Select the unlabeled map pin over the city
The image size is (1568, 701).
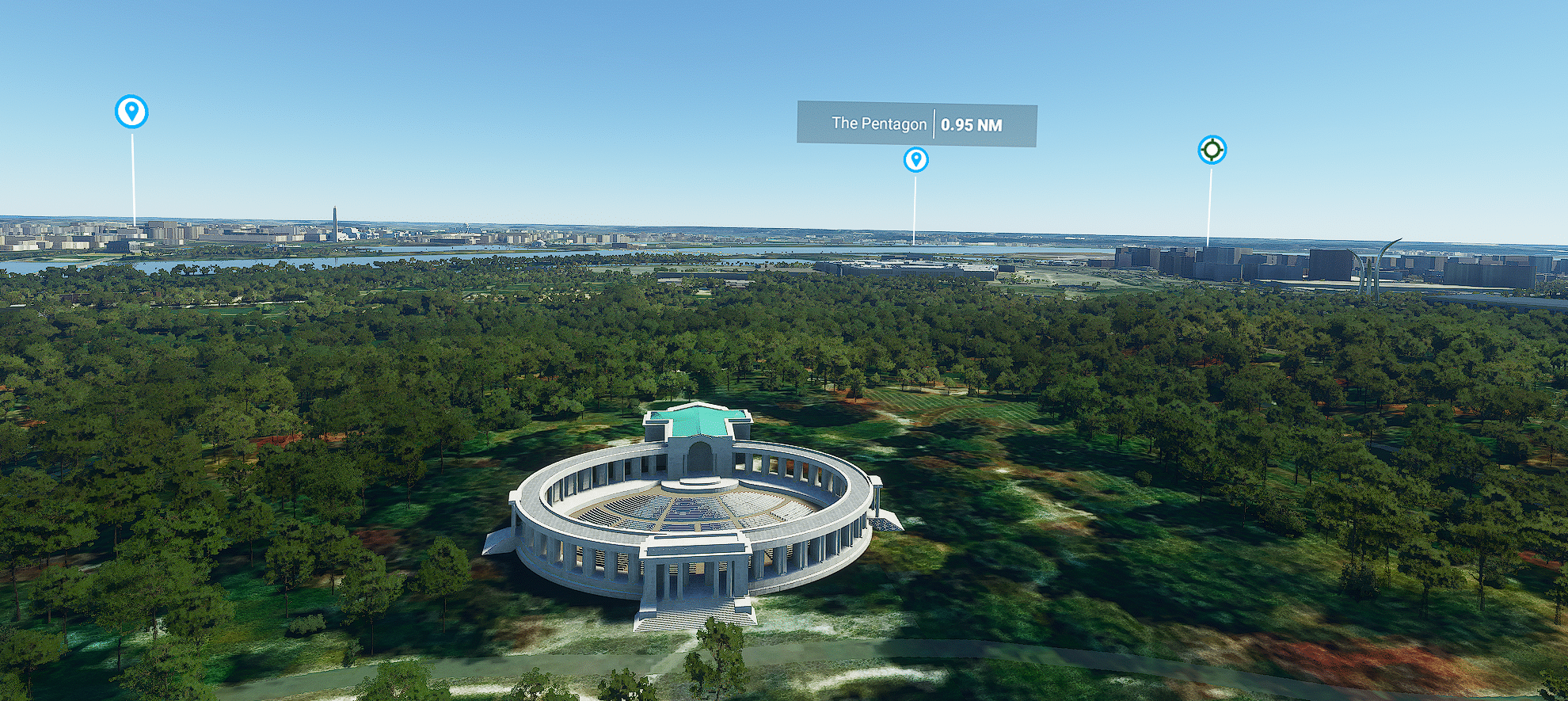131,112
